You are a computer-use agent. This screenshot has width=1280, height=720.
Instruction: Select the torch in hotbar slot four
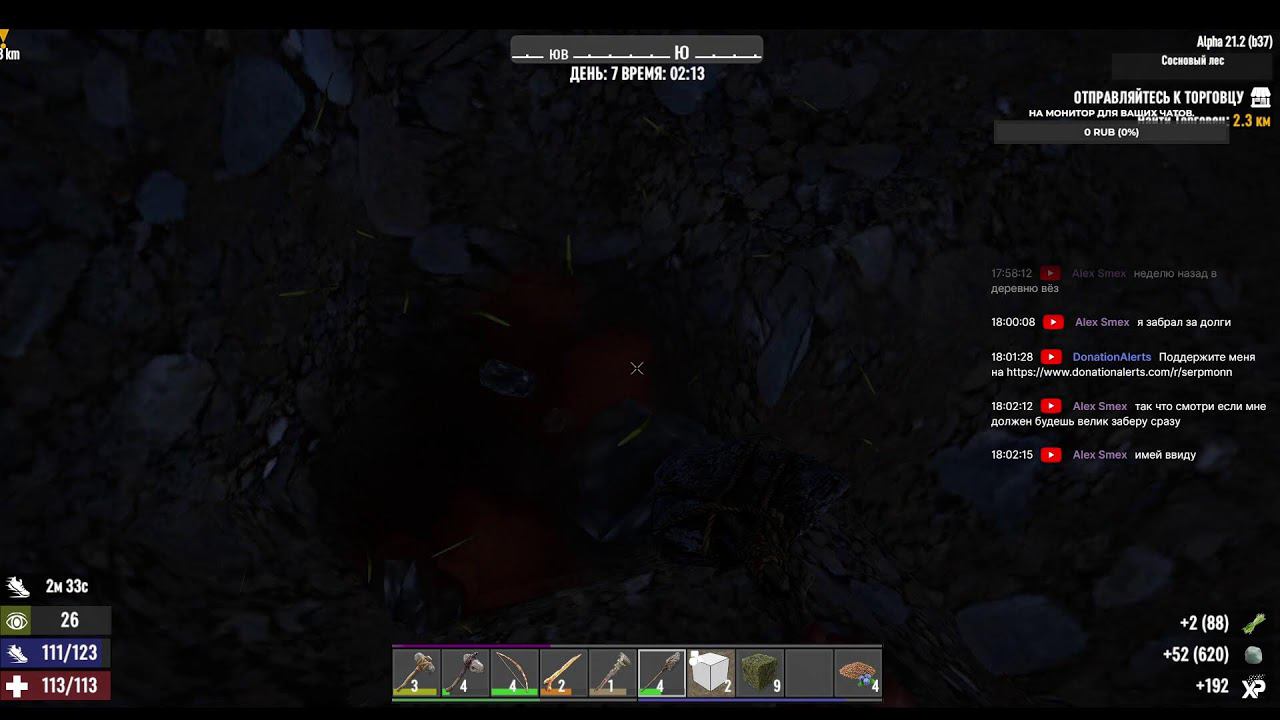click(562, 671)
